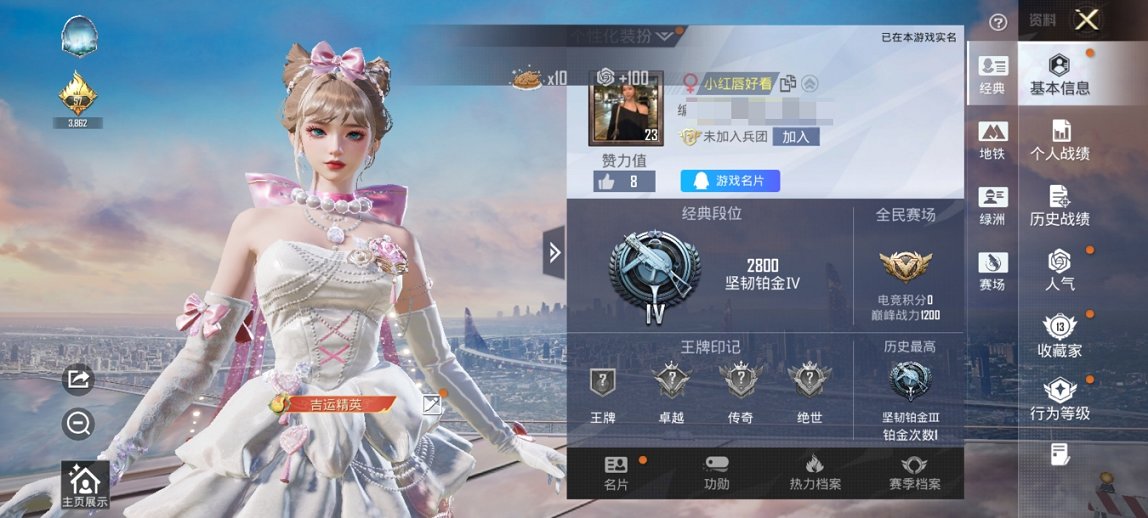Click the help question mark icon

coord(997,22)
